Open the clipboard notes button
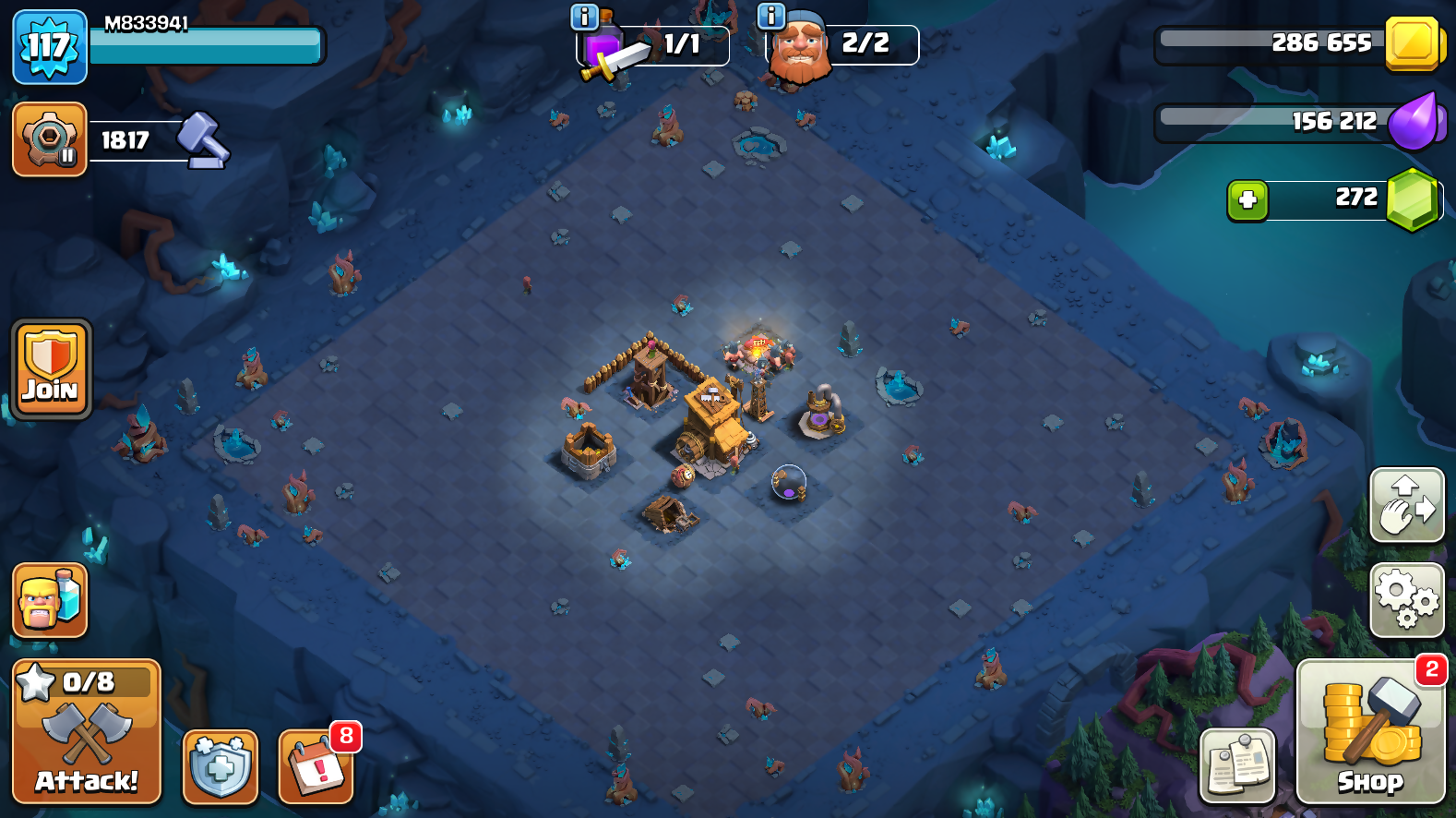The height and width of the screenshot is (818, 1456). (1237, 765)
